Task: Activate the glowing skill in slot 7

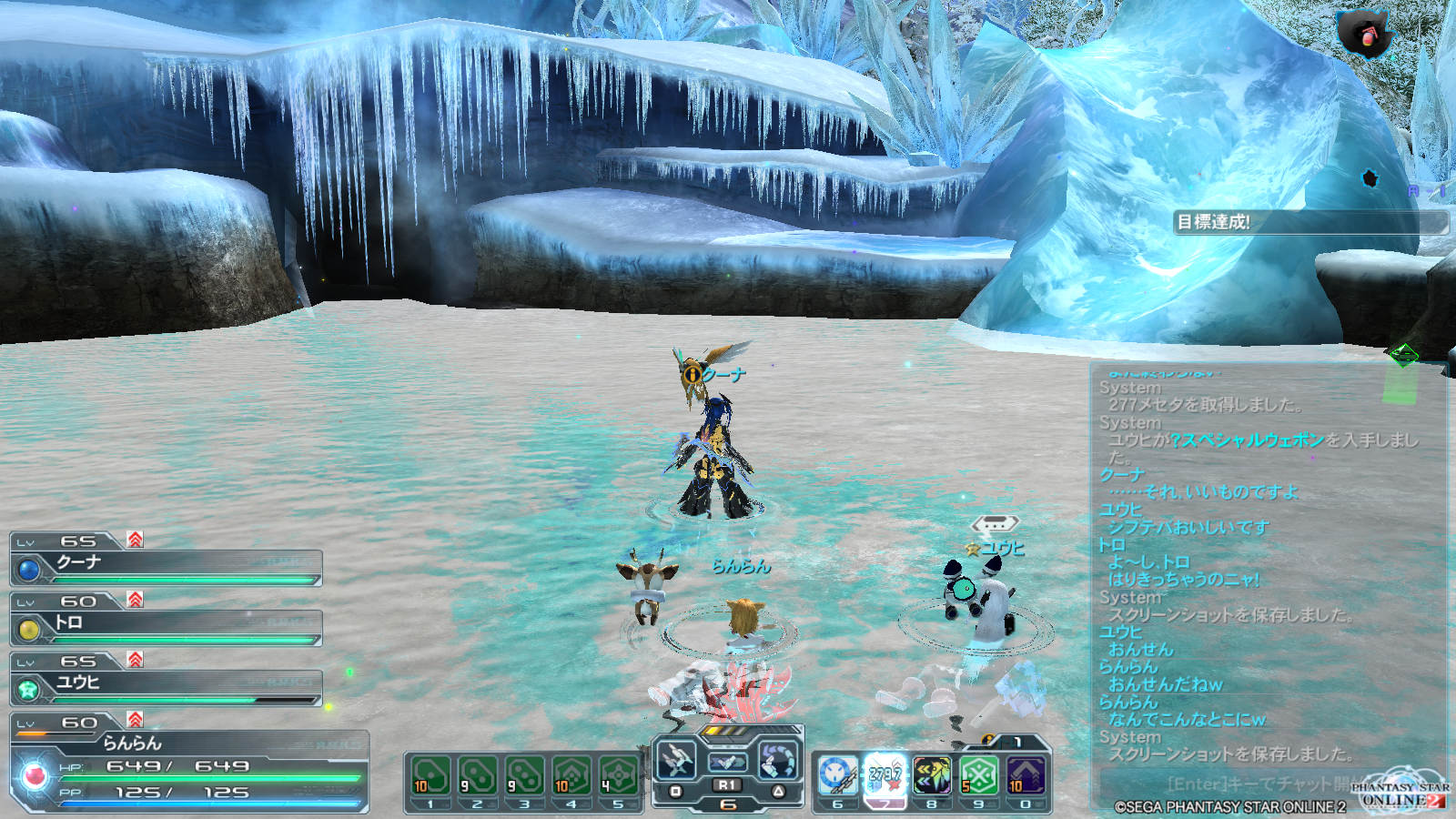Action: (x=885, y=775)
